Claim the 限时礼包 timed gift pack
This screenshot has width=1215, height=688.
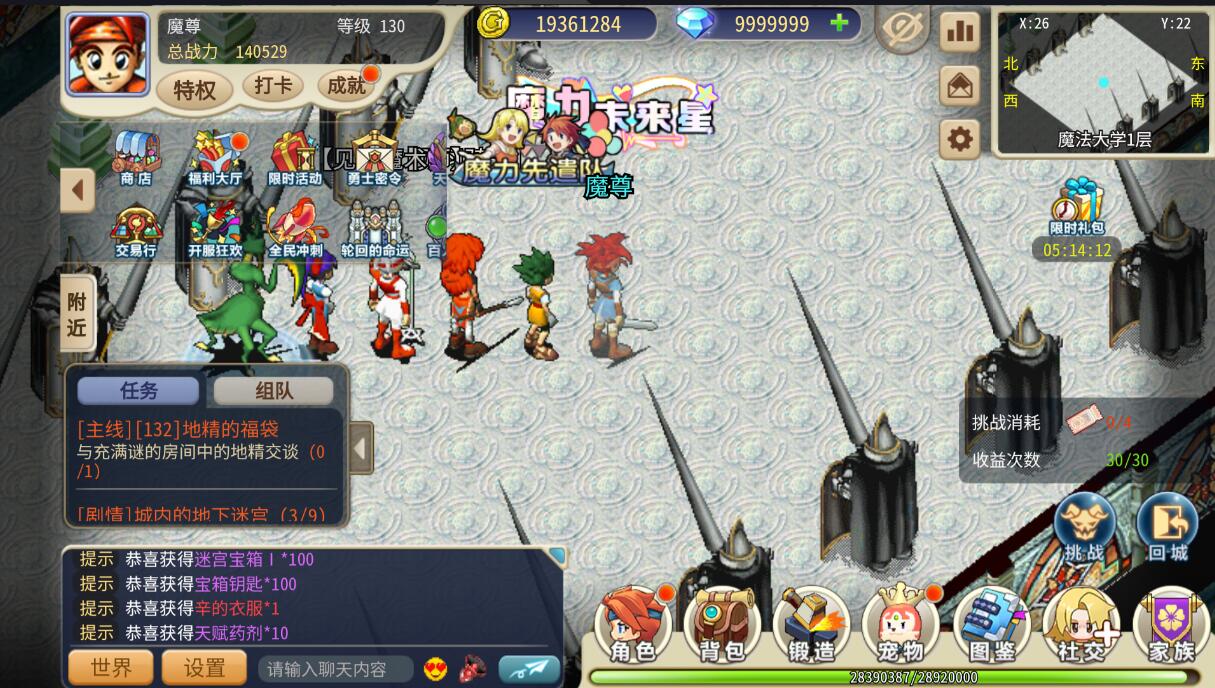pos(1077,207)
